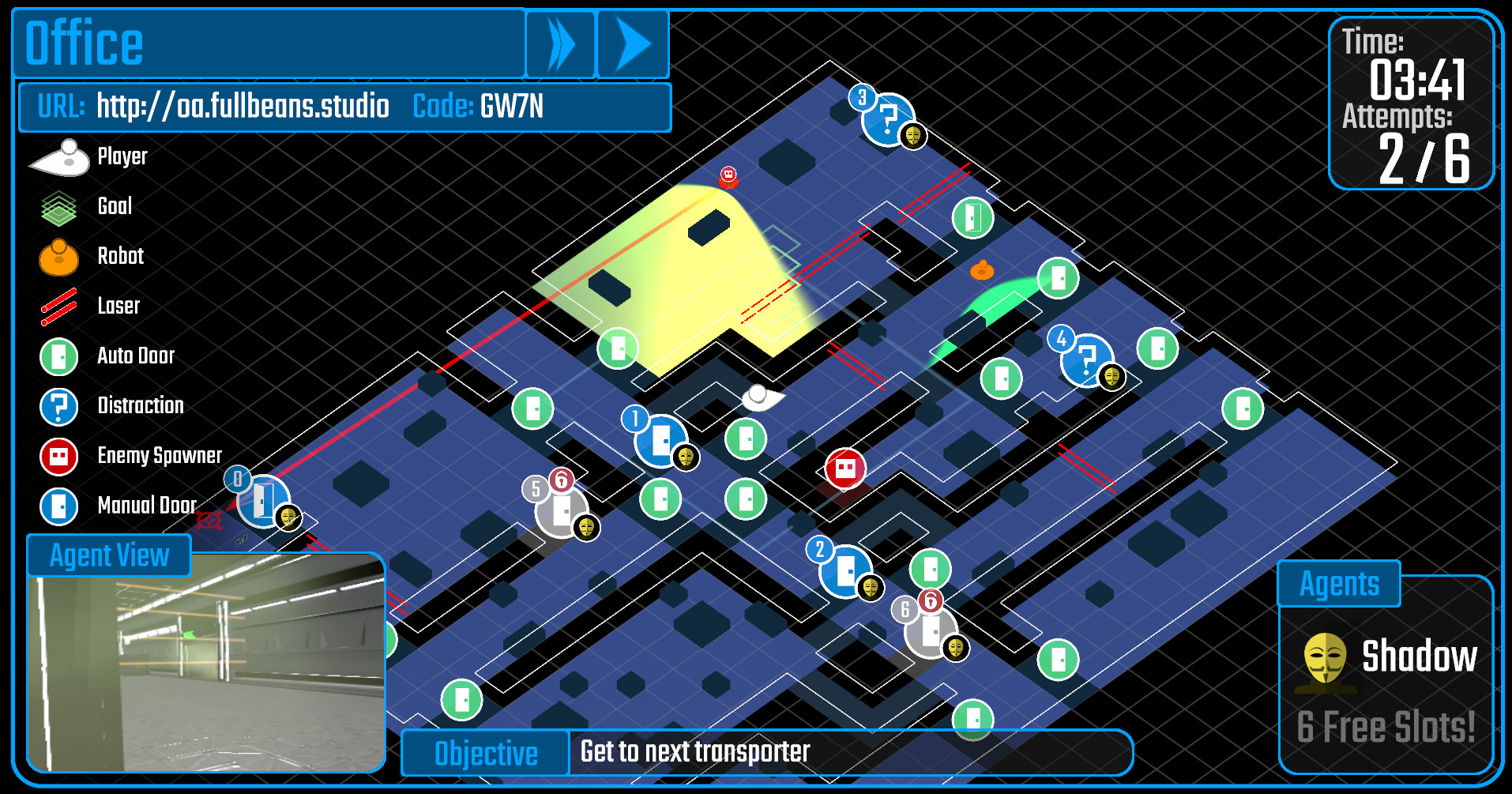Image resolution: width=1512 pixels, height=794 pixels.
Task: Switch to the Agent View panel
Action: pos(109,555)
